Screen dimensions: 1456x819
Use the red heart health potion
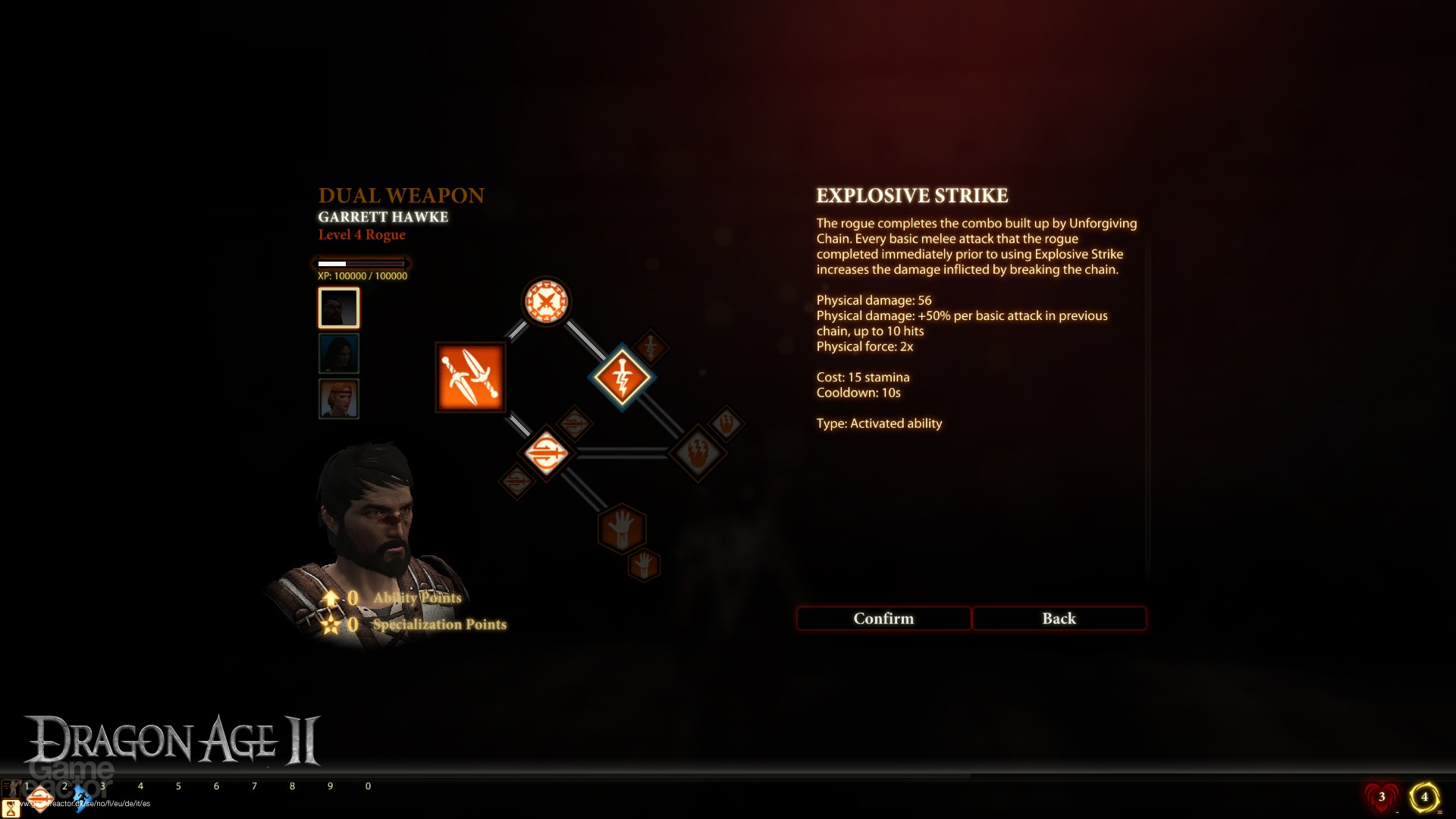pyautogui.click(x=1382, y=797)
